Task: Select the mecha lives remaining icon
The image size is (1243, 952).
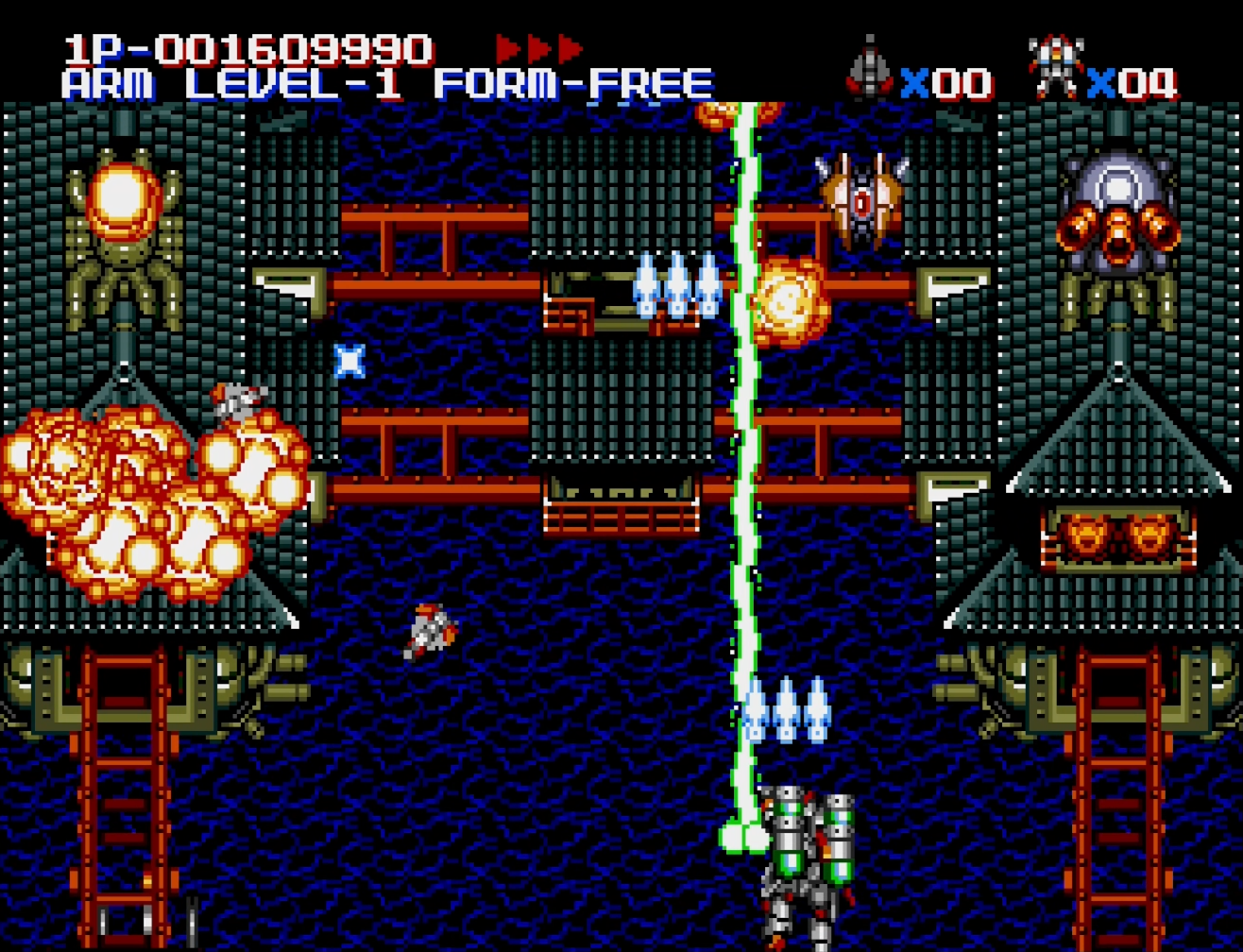Action: point(1055,68)
